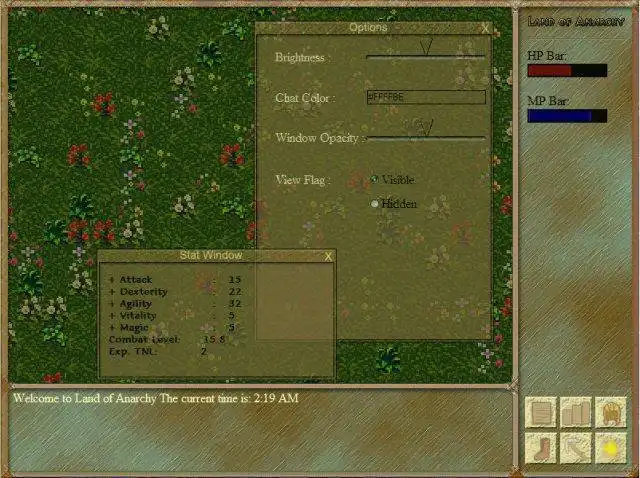Click the Chat Color input field

[425, 97]
